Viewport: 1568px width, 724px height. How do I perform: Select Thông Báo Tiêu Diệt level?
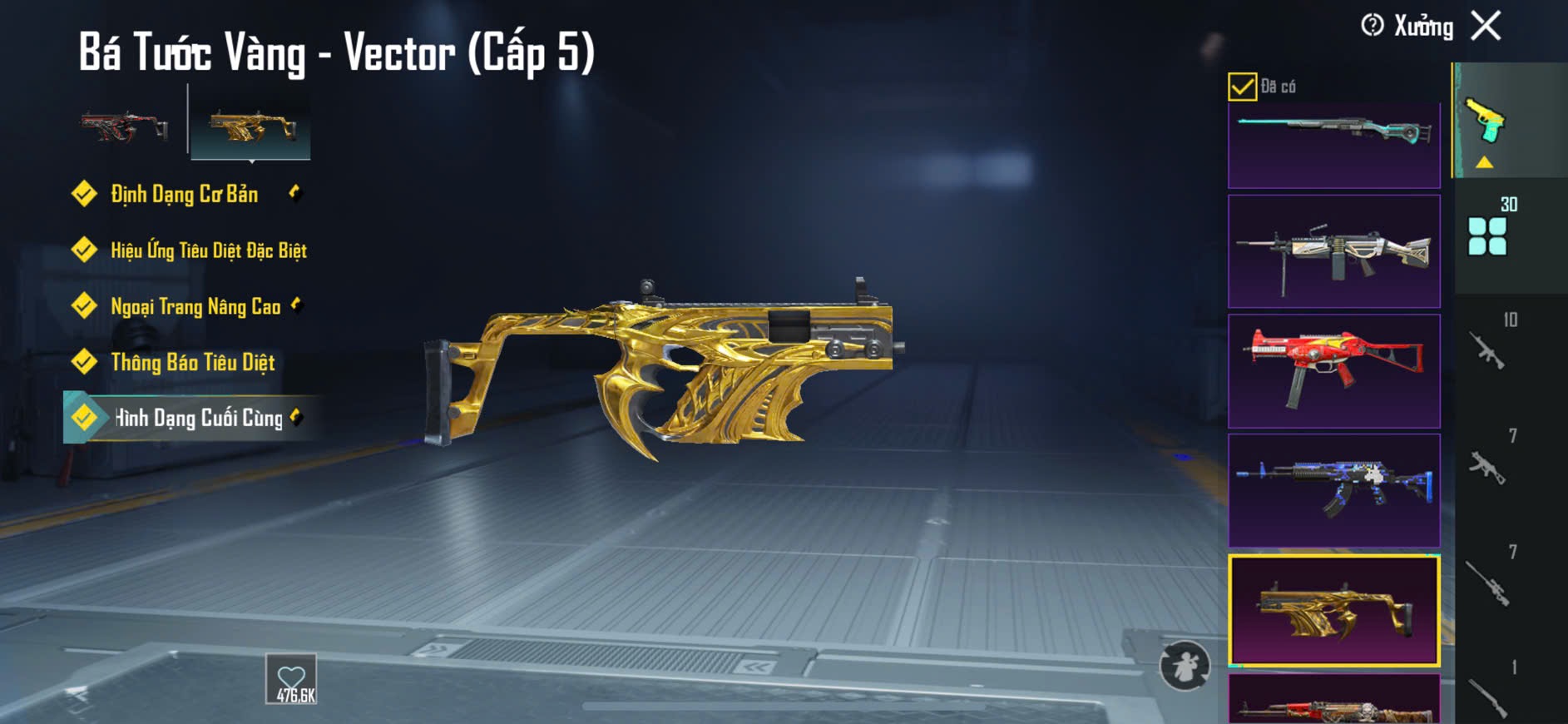tap(192, 362)
